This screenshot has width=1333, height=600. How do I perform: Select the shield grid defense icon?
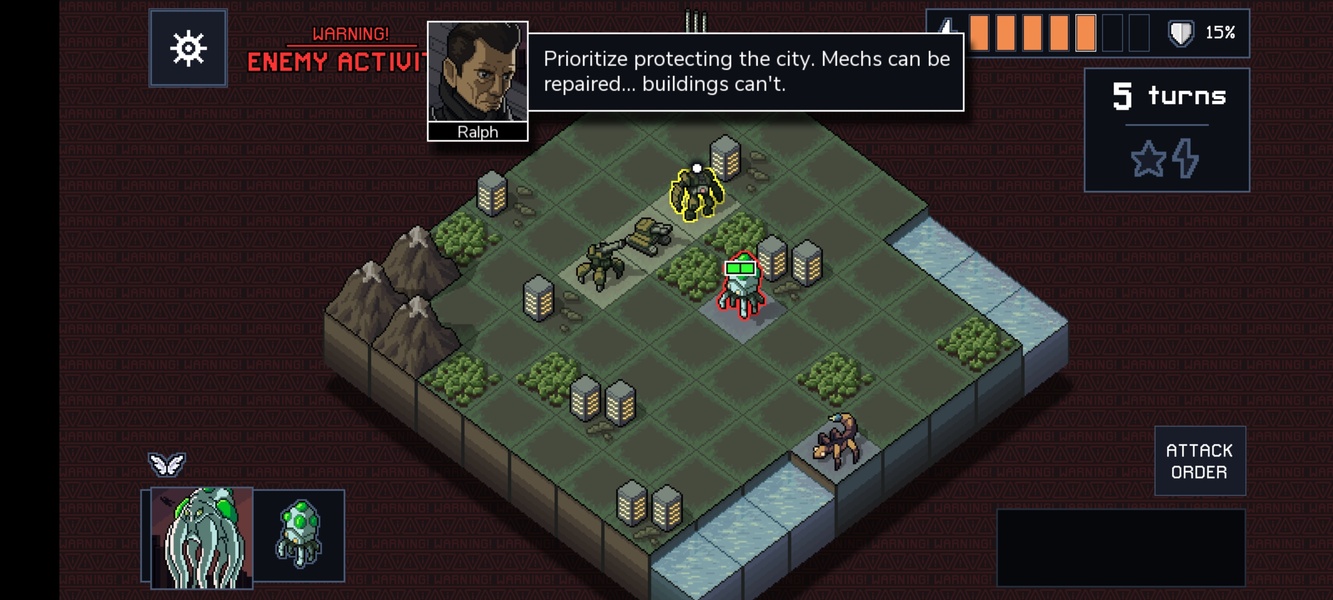[1181, 34]
